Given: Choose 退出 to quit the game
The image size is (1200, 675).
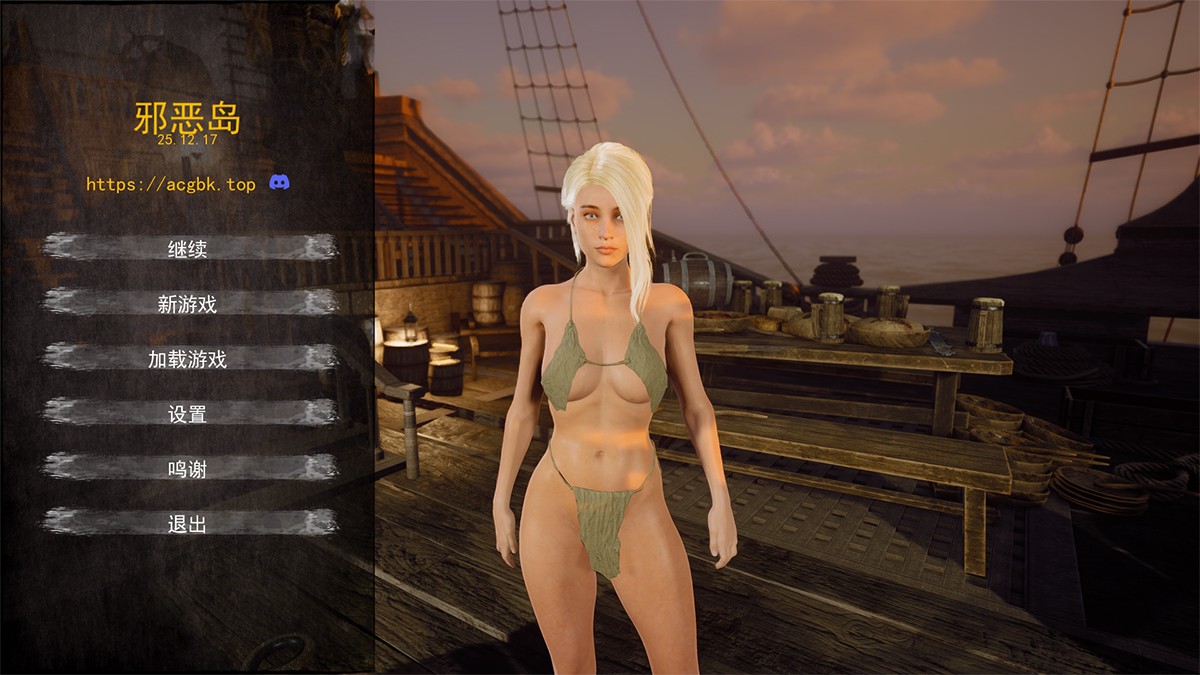Looking at the screenshot, I should coord(188,523).
